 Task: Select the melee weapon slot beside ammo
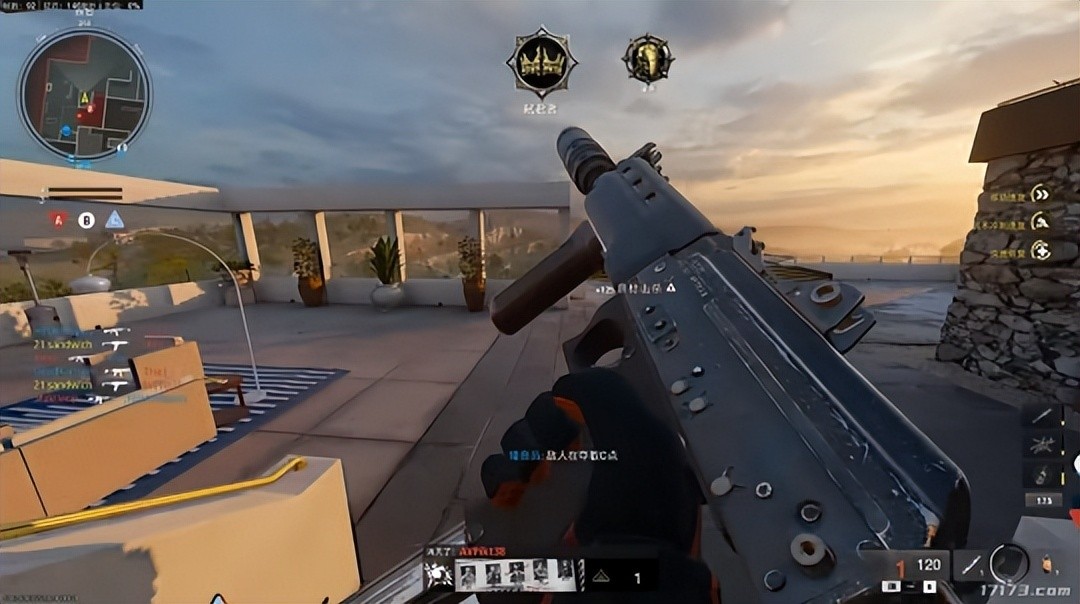point(970,565)
